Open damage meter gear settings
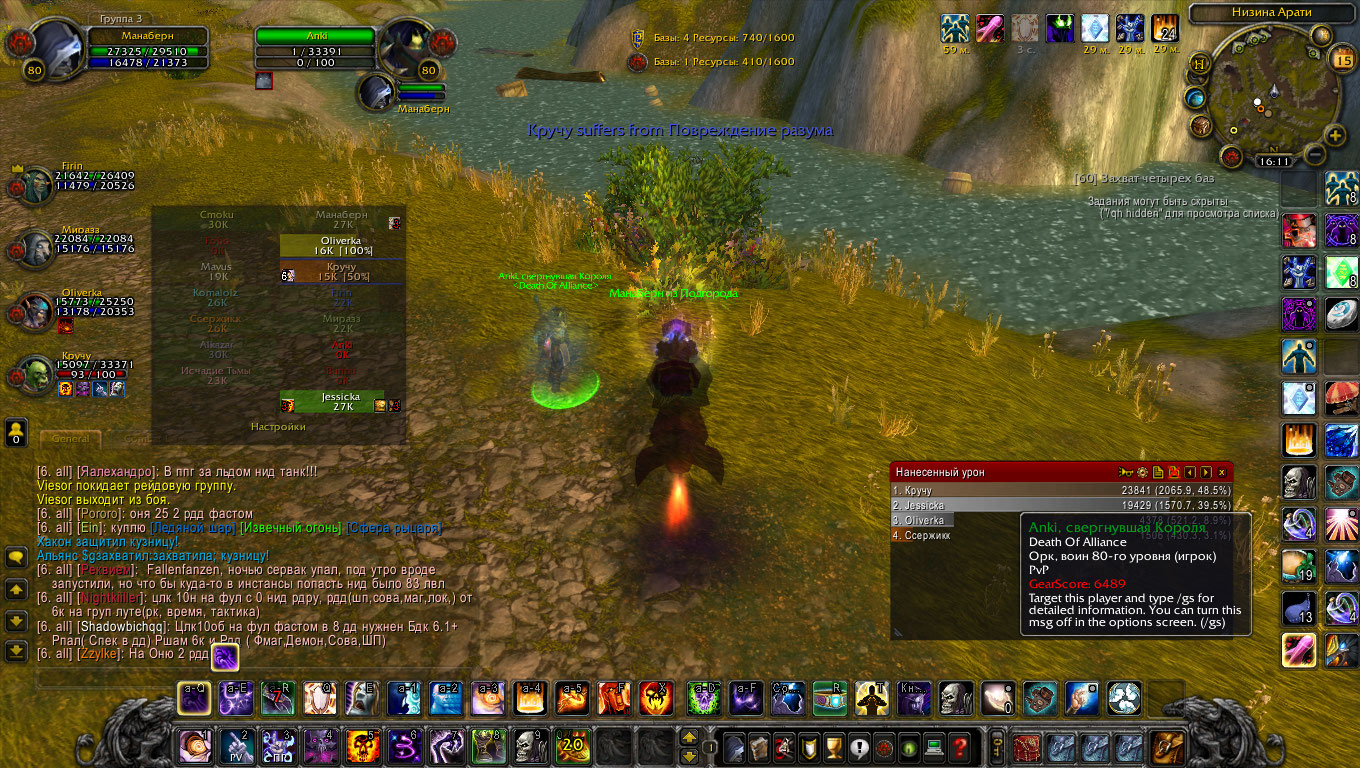Screen dimensions: 1360x768 [1142, 472]
